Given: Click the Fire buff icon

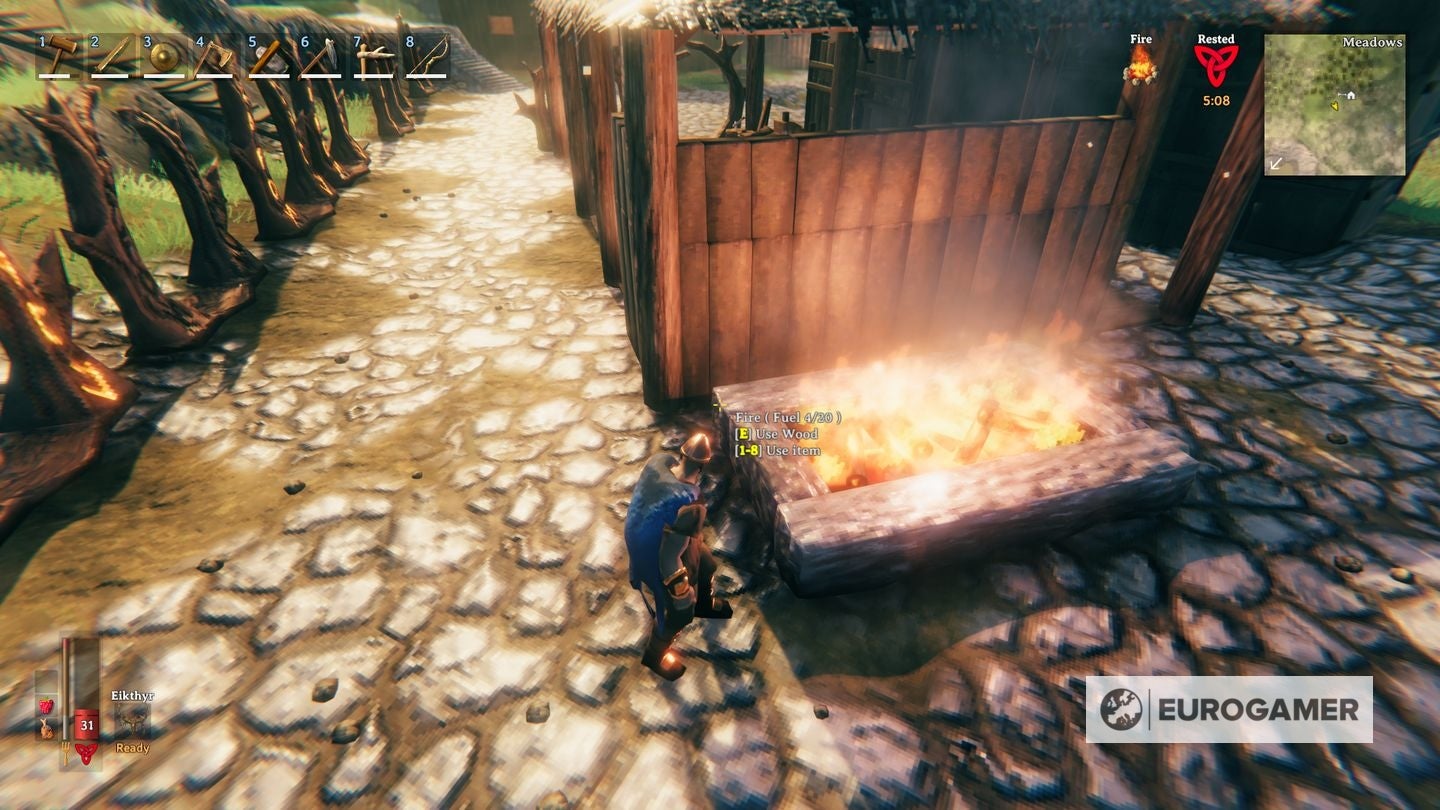Looking at the screenshot, I should pos(1140,68).
